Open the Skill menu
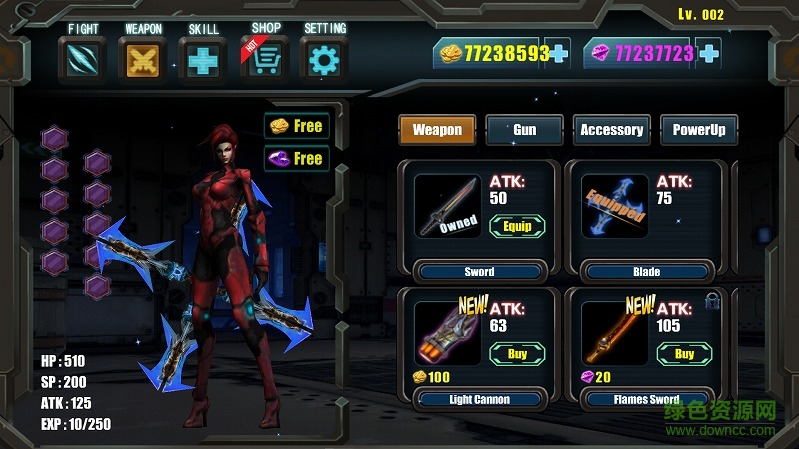This screenshot has height=449, width=799. (203, 59)
